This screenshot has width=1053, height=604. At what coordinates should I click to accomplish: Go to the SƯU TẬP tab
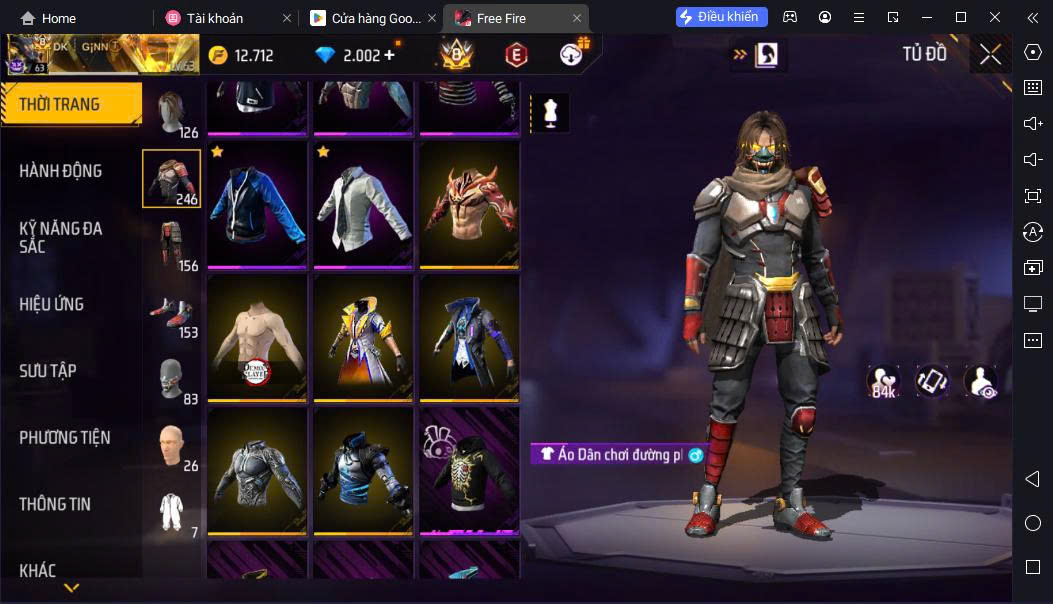click(48, 371)
